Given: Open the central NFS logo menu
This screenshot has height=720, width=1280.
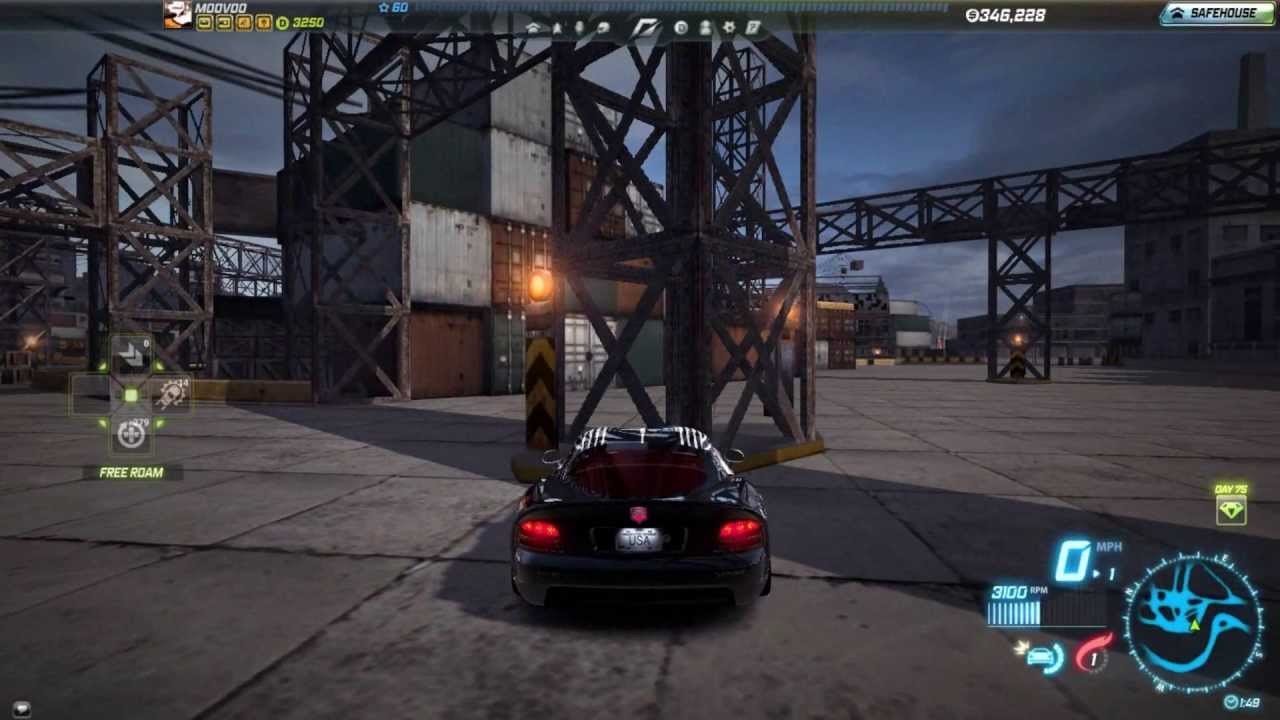Looking at the screenshot, I should click(644, 28).
